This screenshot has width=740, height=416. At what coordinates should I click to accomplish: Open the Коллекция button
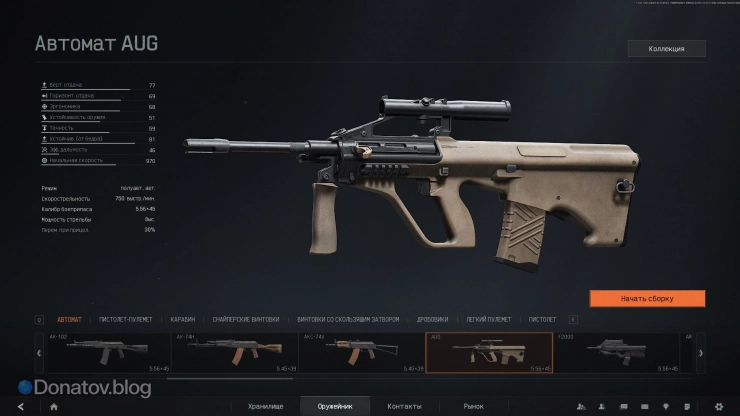tap(666, 48)
